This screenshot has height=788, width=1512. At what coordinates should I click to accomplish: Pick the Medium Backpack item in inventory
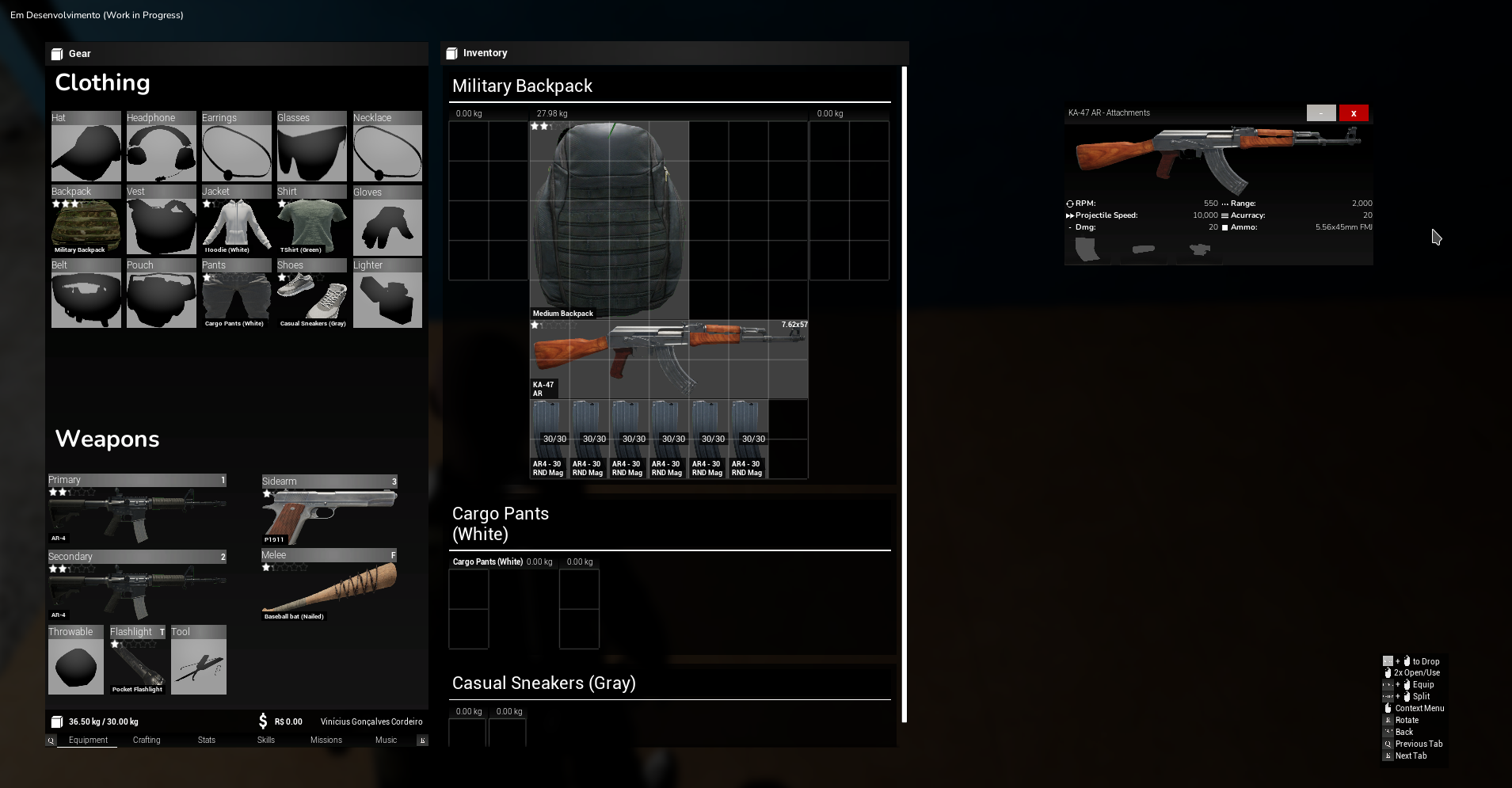click(x=608, y=219)
